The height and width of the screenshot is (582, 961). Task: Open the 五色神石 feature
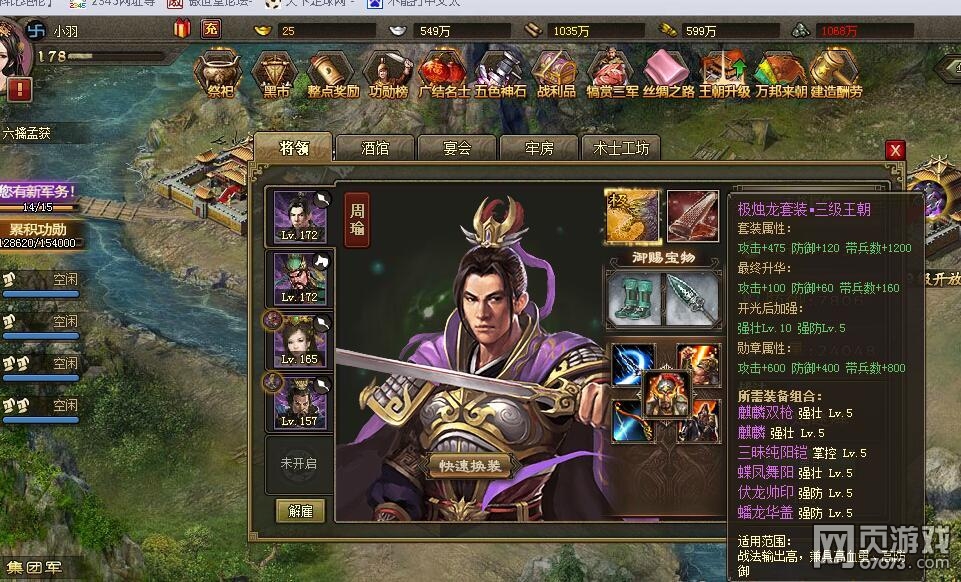pos(499,72)
